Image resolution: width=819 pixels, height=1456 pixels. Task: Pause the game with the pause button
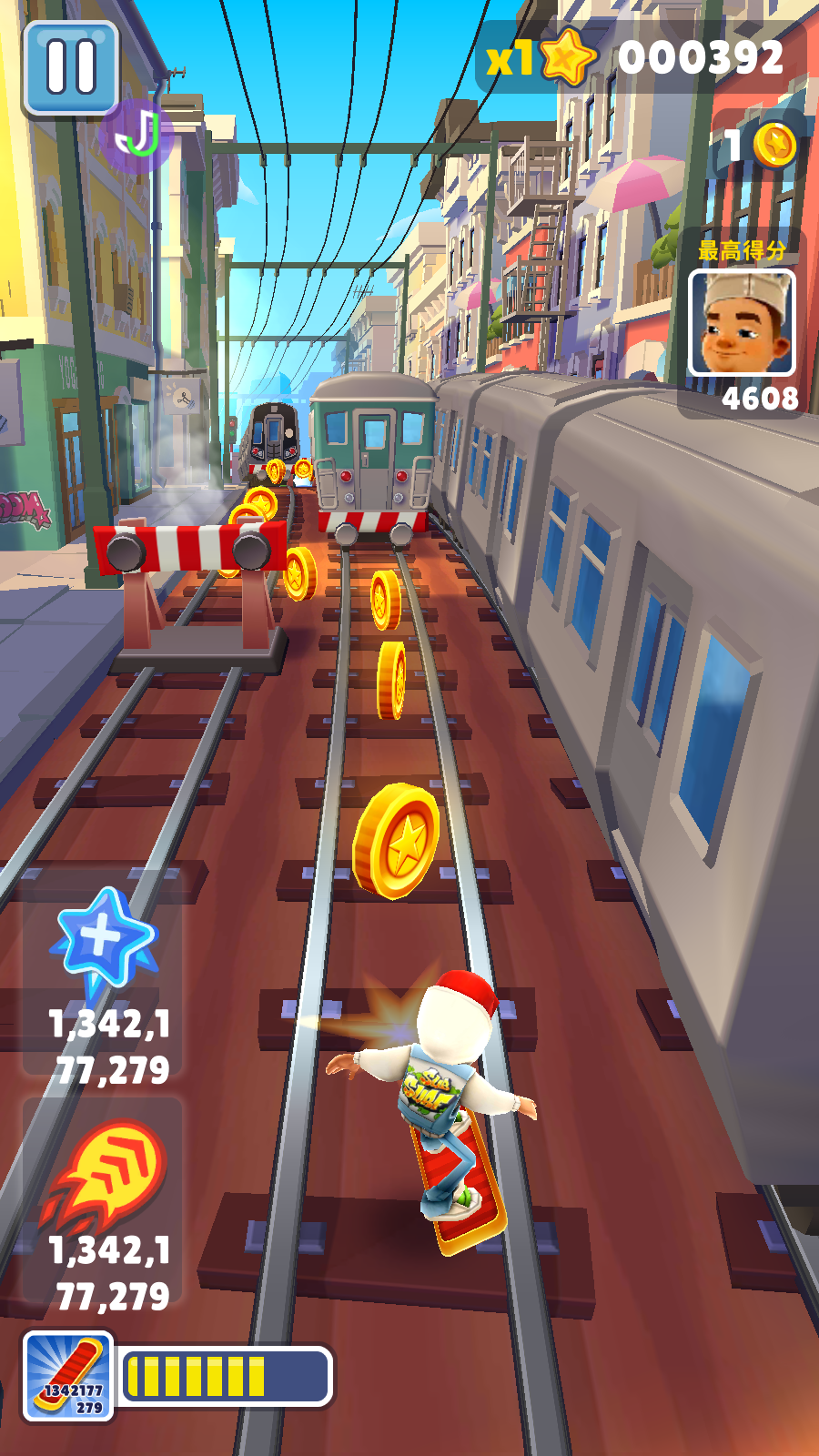[71, 68]
